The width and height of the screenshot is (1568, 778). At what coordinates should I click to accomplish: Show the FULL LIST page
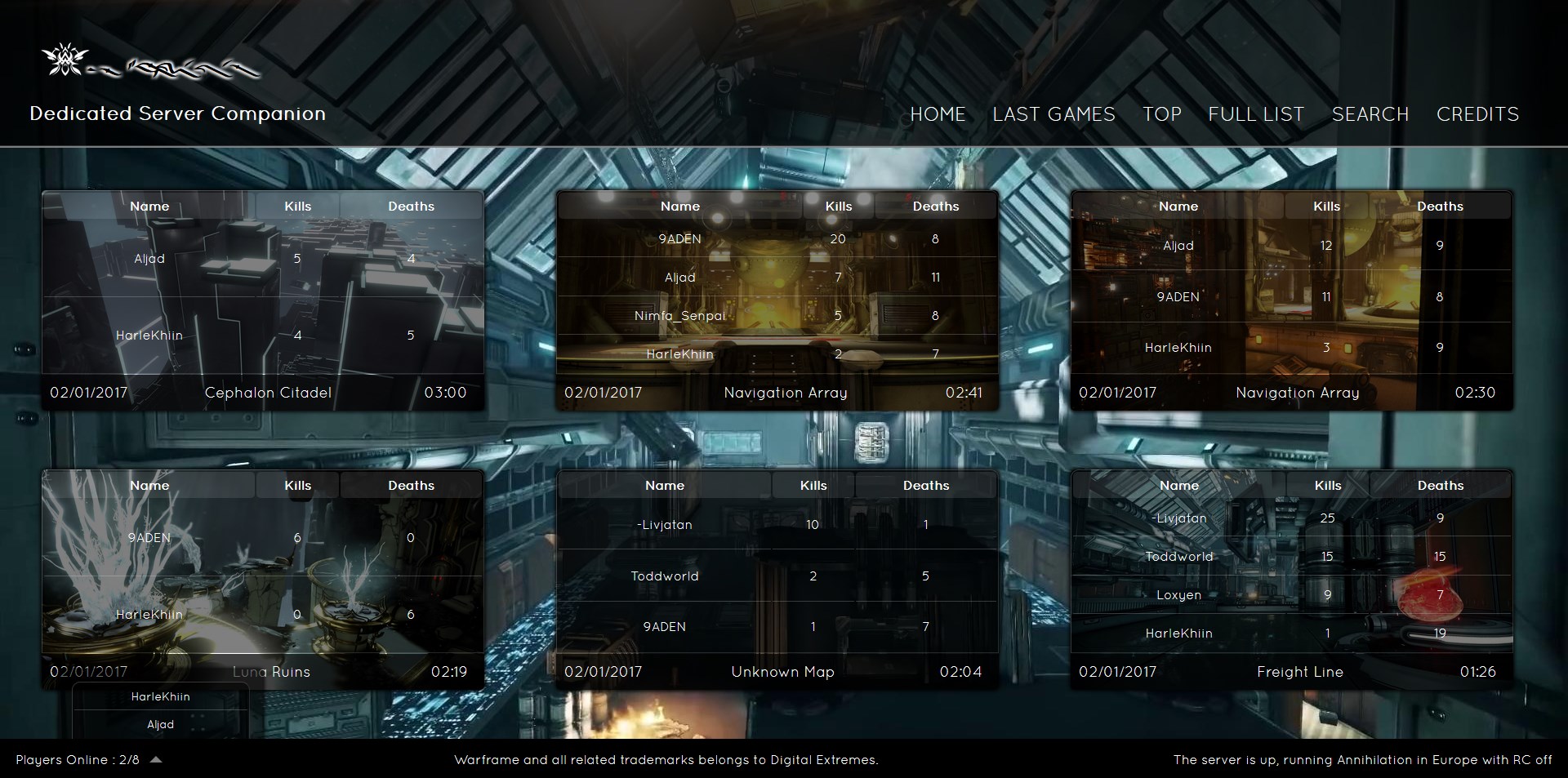point(1256,114)
